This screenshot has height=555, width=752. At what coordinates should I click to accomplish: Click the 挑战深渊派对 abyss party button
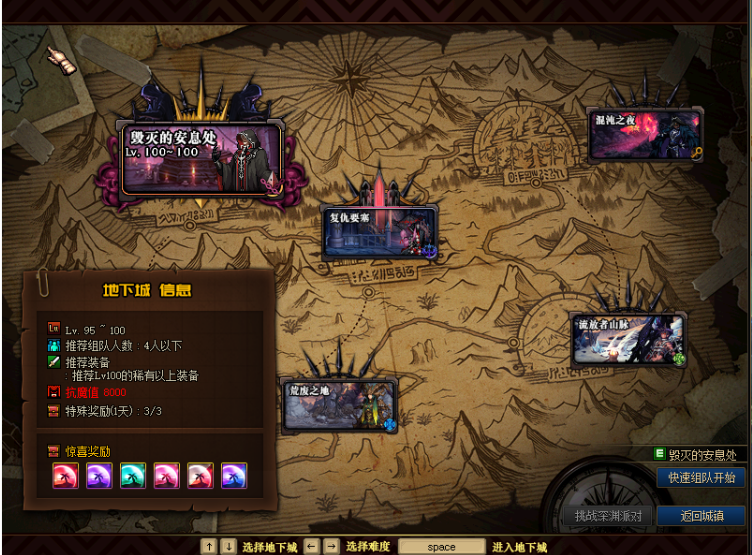(607, 516)
